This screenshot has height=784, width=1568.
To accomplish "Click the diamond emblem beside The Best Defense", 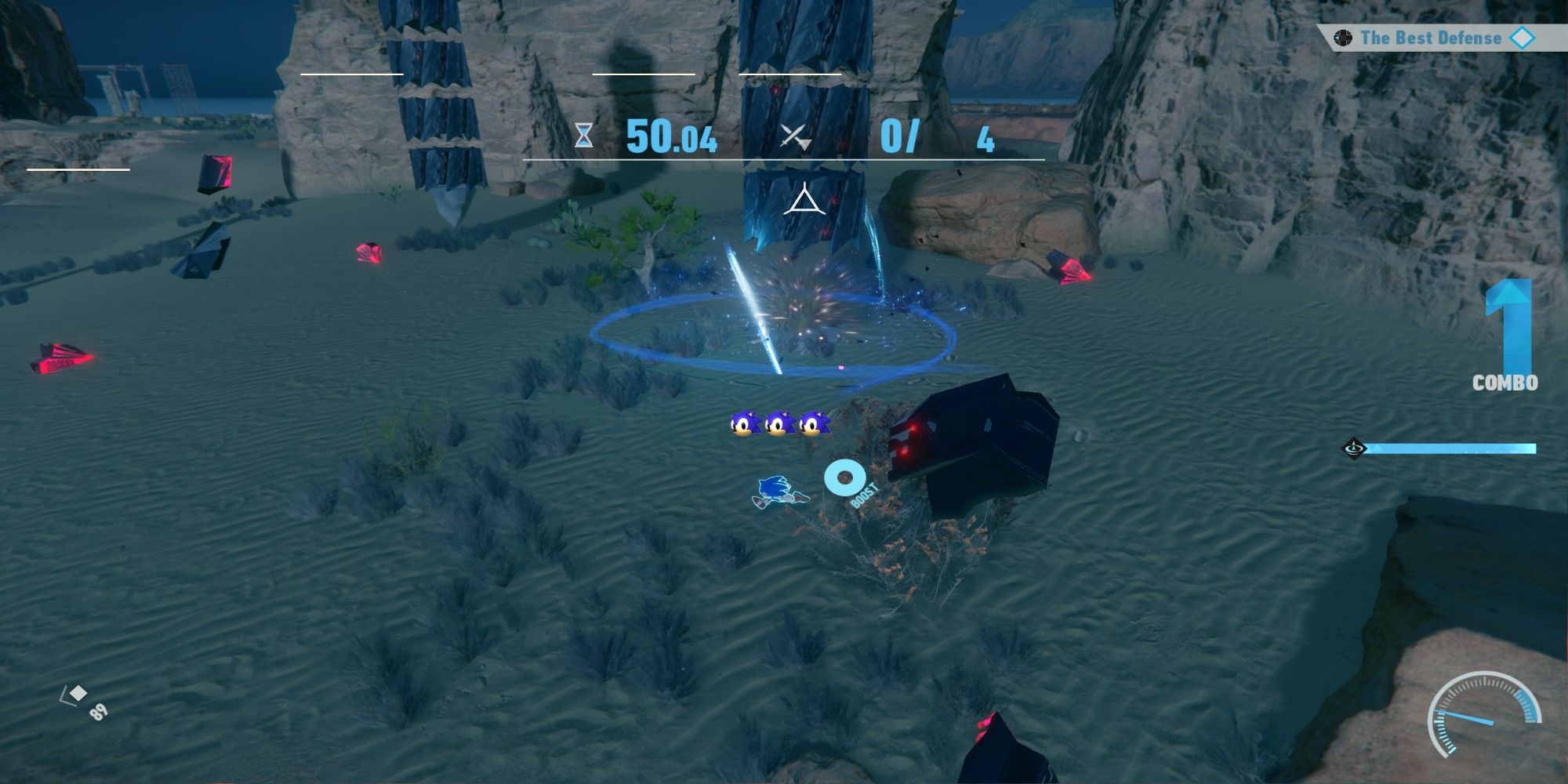I will tap(1522, 36).
